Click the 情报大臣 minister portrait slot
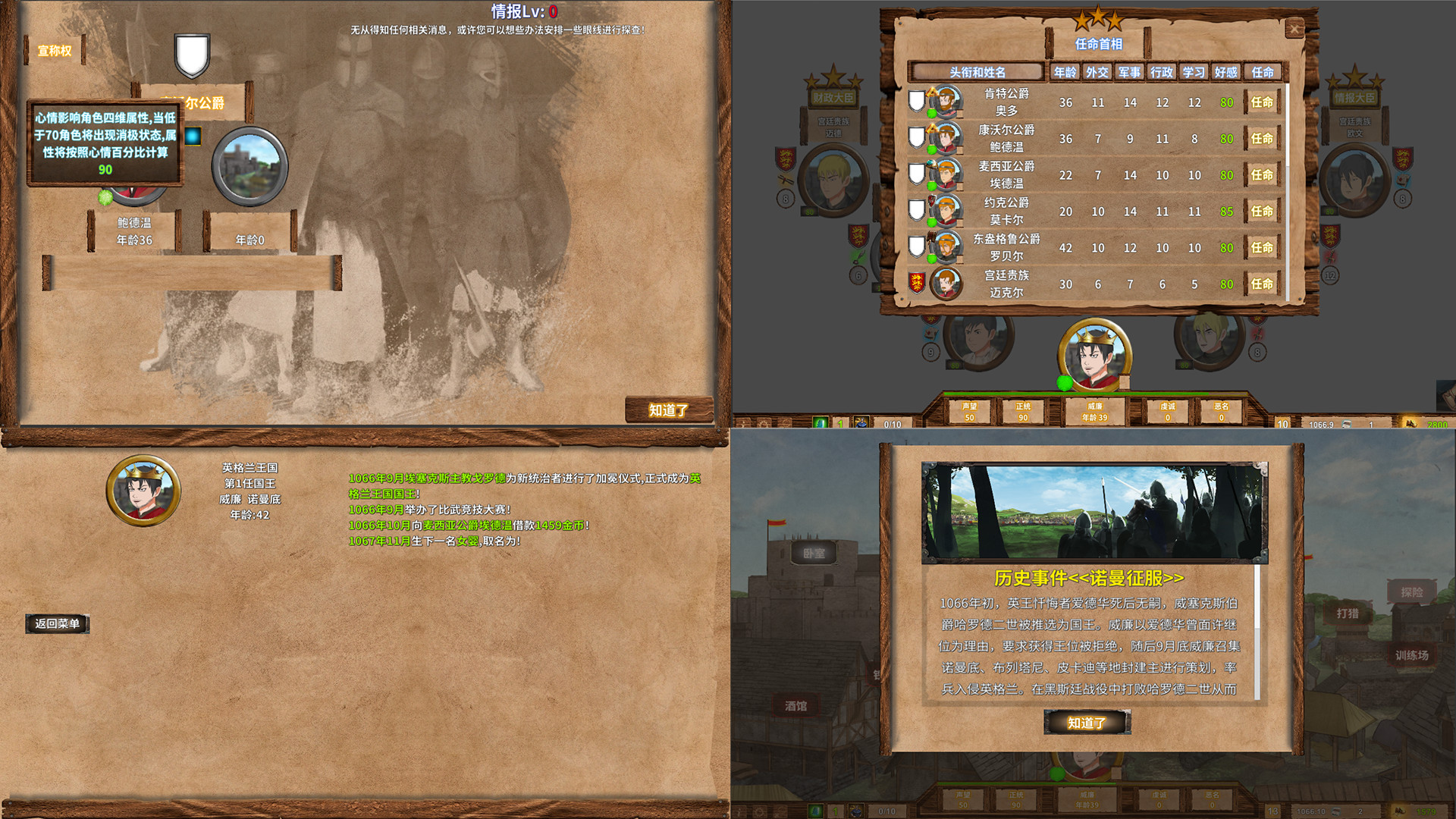This screenshot has height=819, width=1456. coord(1354,180)
